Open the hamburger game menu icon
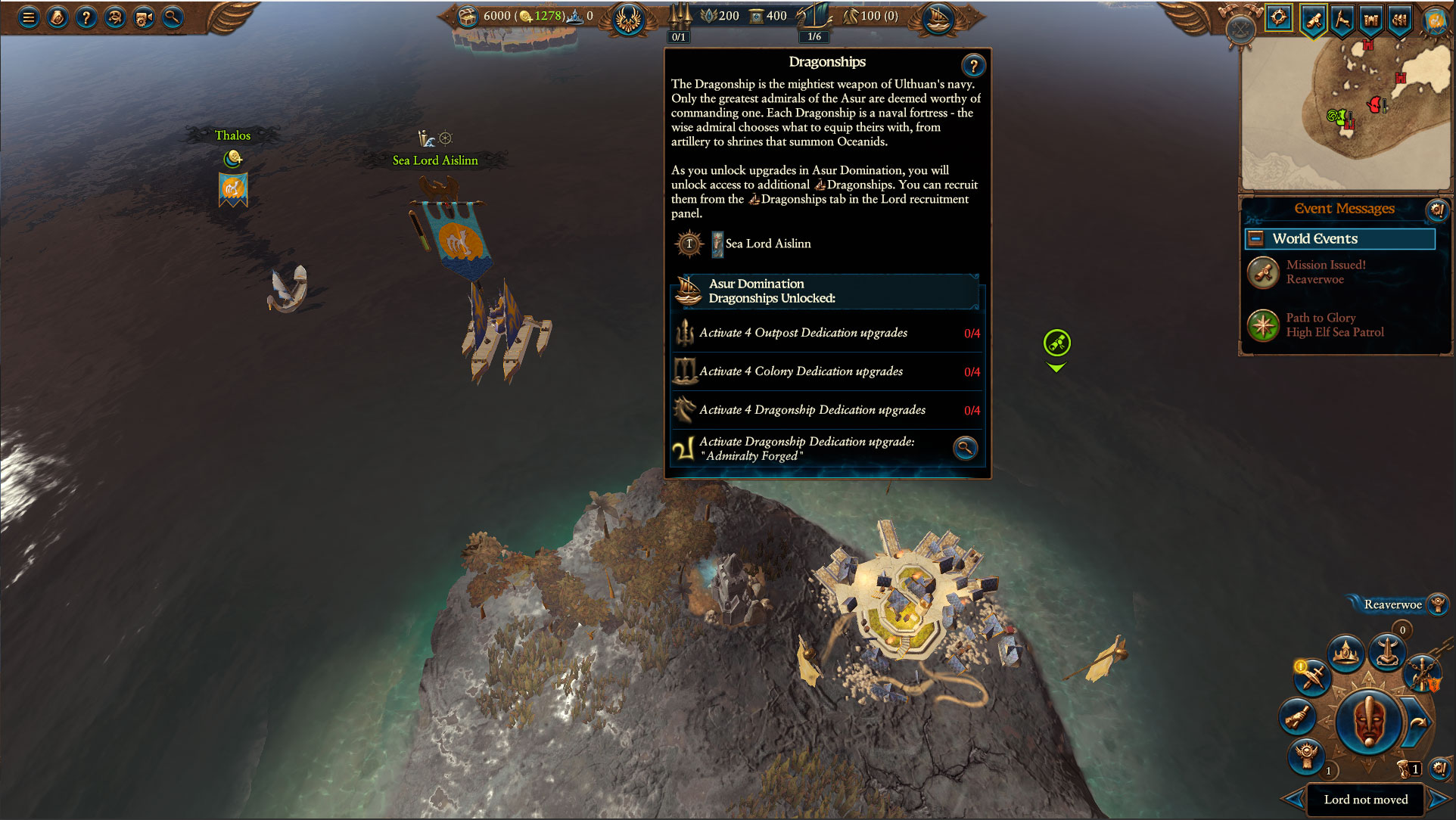The image size is (1456, 820). 29,17
